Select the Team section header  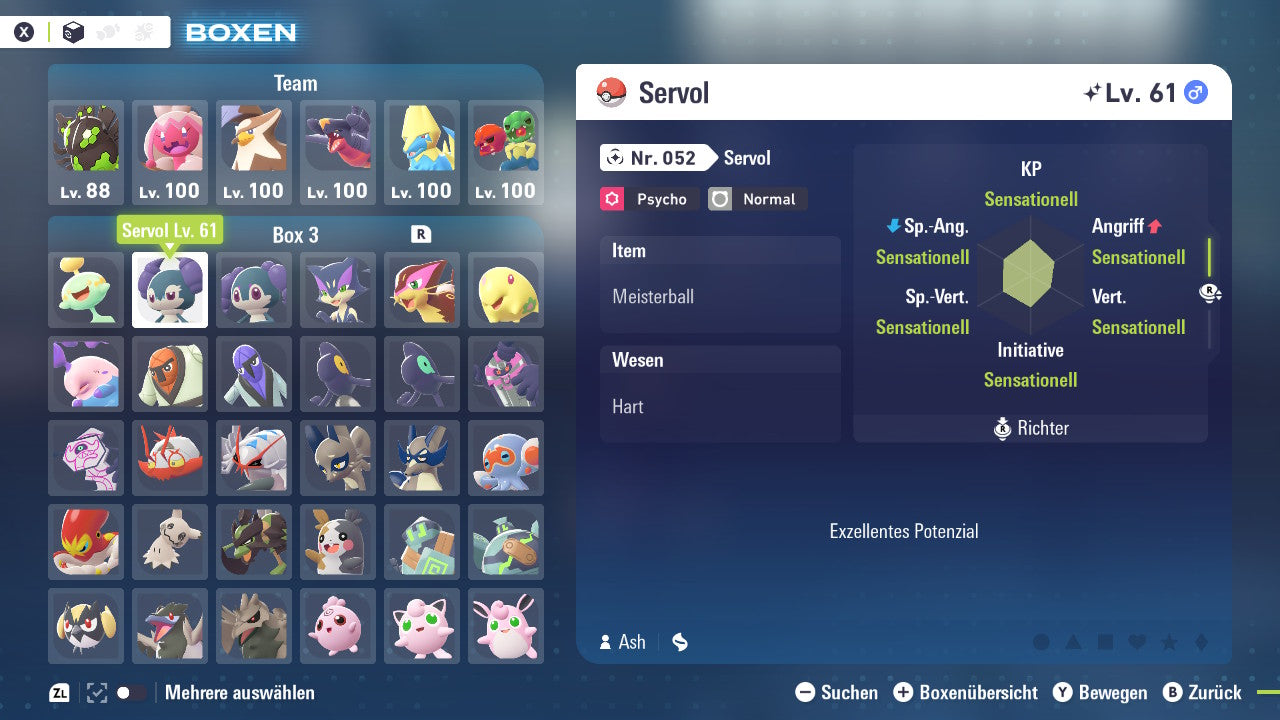(x=295, y=83)
